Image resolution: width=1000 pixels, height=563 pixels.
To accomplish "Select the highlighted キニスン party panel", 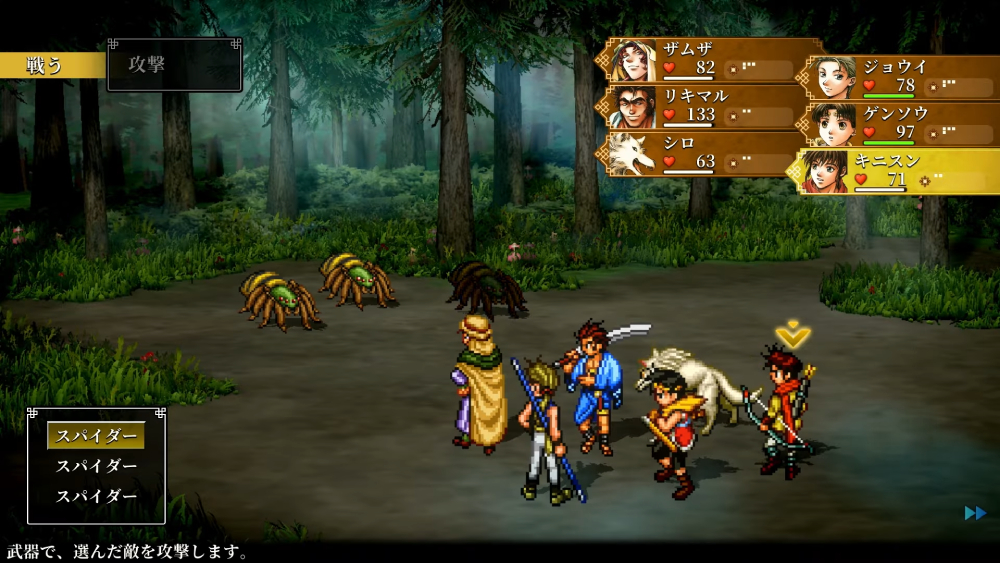I will coord(902,171).
